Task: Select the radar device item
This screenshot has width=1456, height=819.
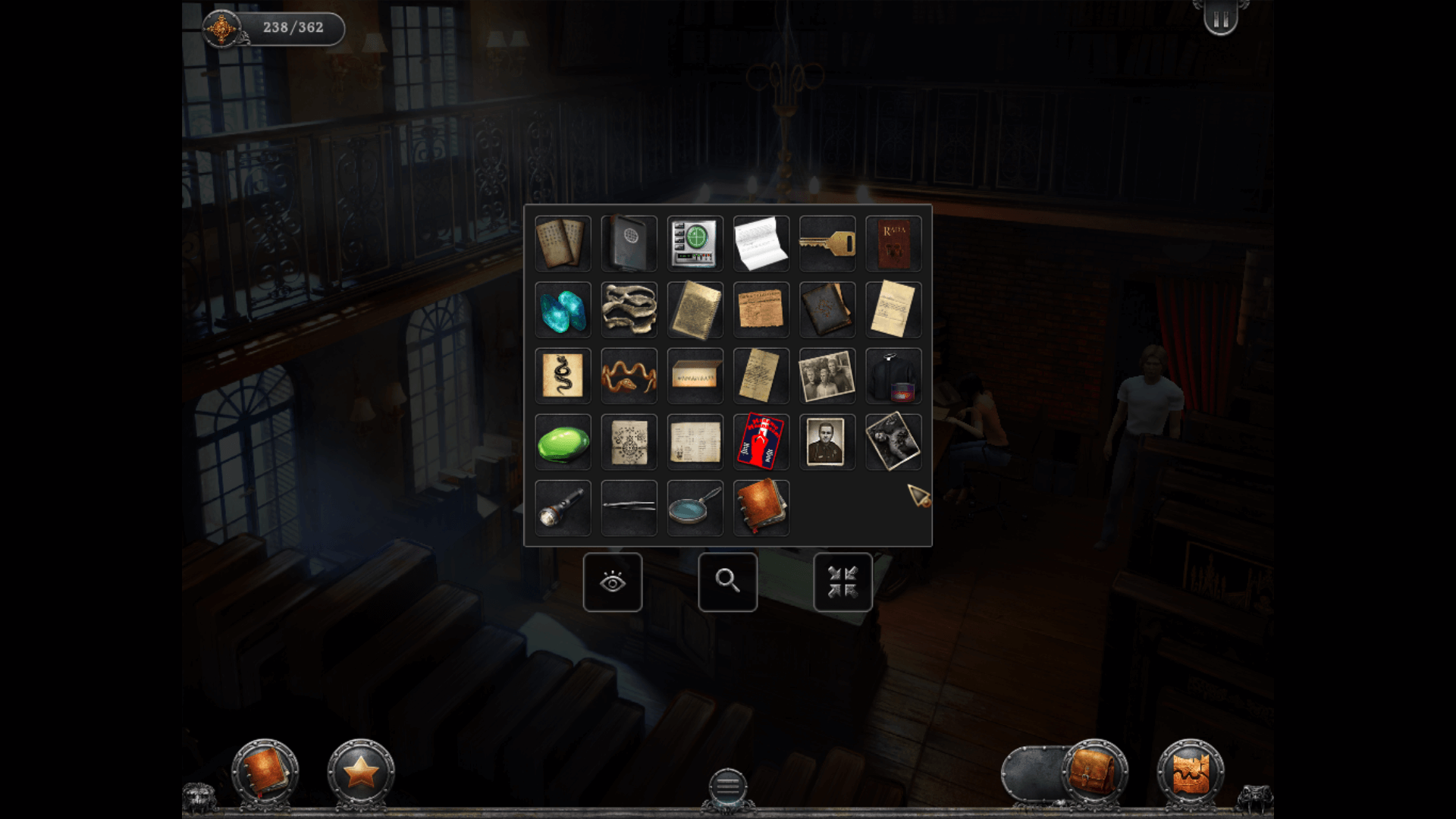Action: (x=695, y=243)
